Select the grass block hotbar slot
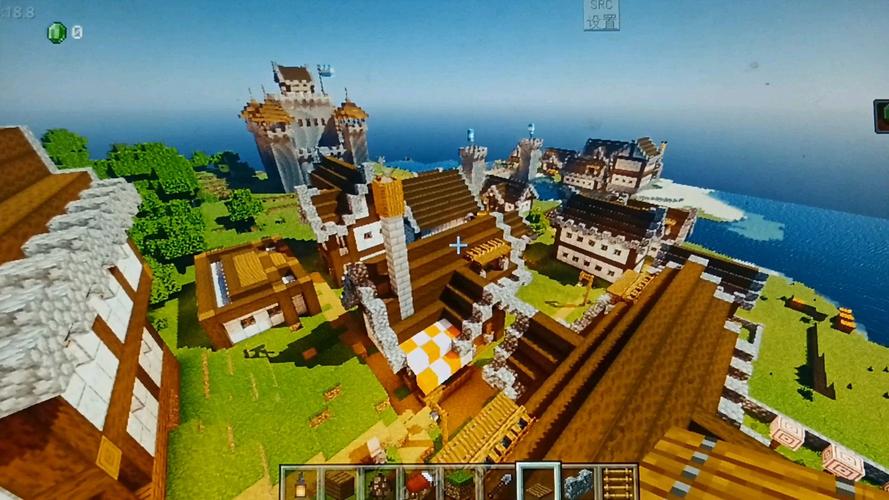Image resolution: width=889 pixels, height=500 pixels. coord(459,483)
